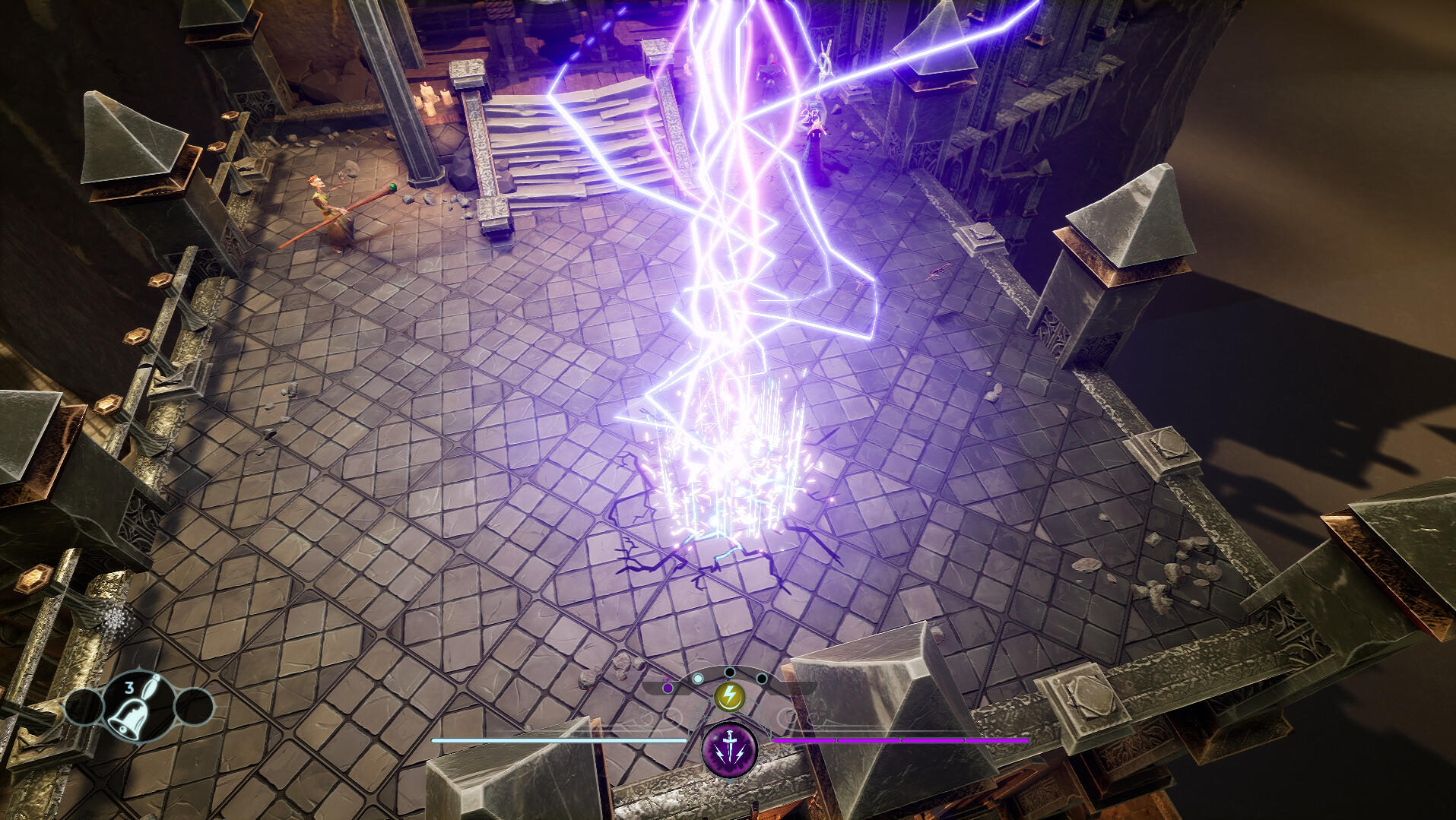1456x820 pixels.
Task: Click the empty ability slot right of the bell
Action: [x=195, y=707]
